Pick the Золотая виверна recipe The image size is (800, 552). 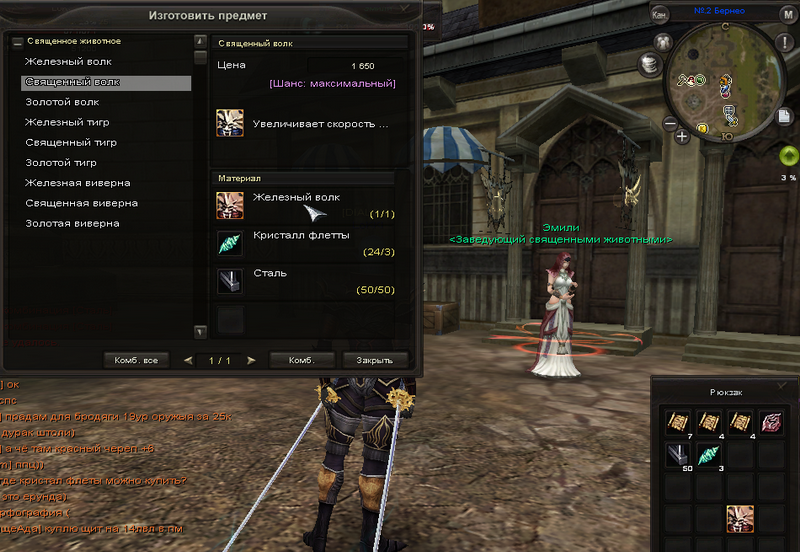coord(72,223)
